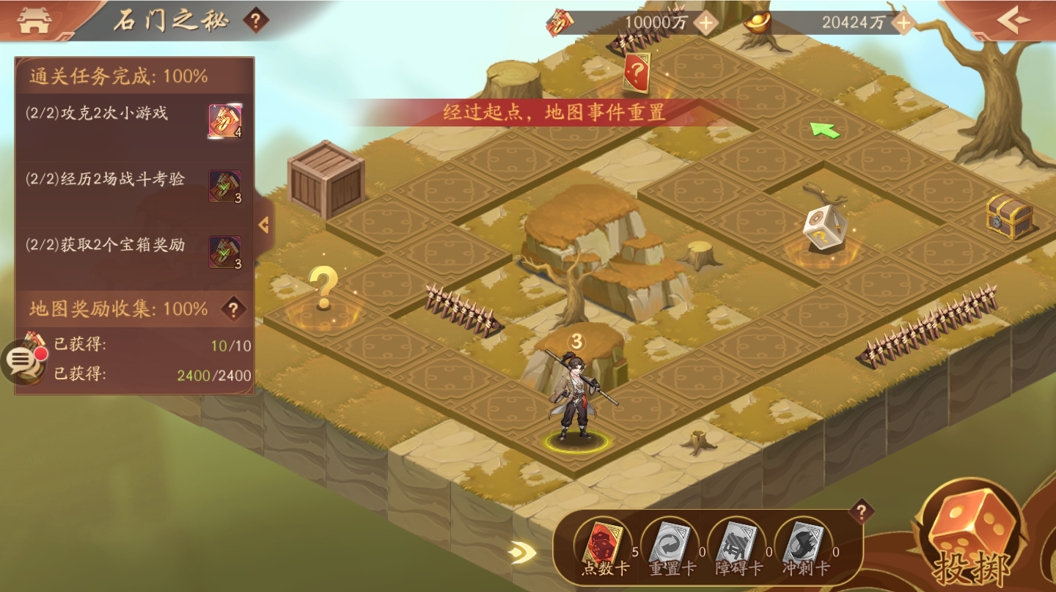Show help for 地图奖励收集

click(234, 309)
